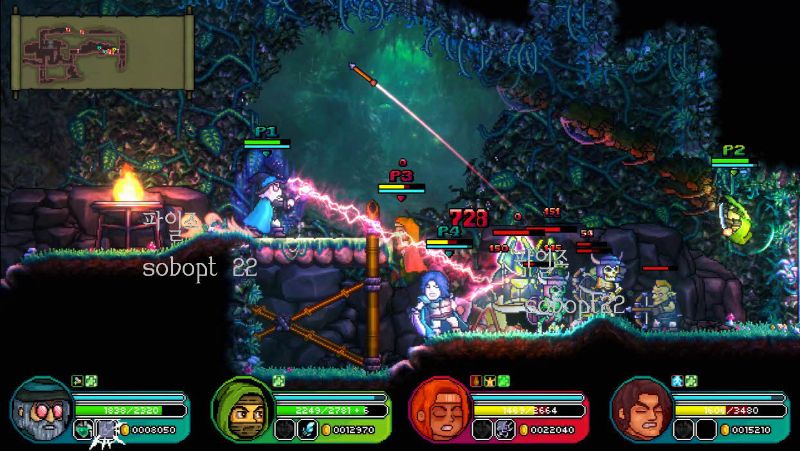Select the red-haired fighter portrait
This screenshot has width=800, height=451.
(x=437, y=410)
